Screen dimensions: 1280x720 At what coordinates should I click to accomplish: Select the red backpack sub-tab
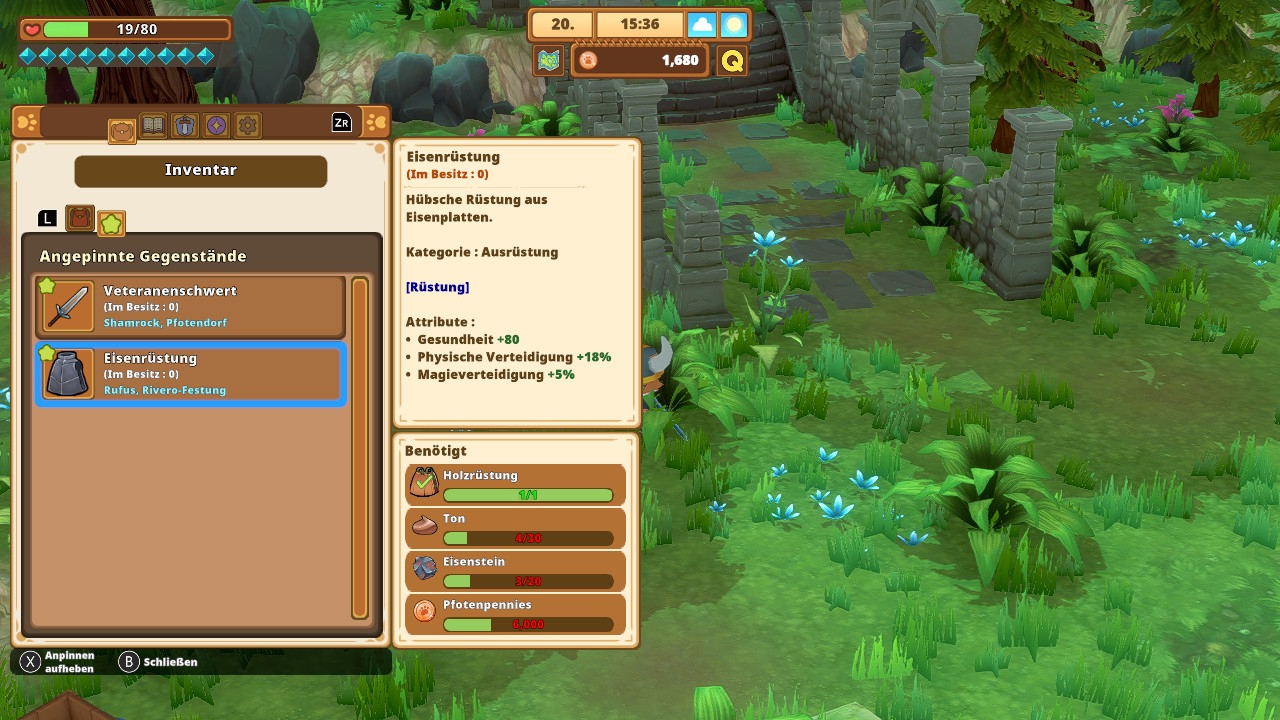click(x=80, y=218)
